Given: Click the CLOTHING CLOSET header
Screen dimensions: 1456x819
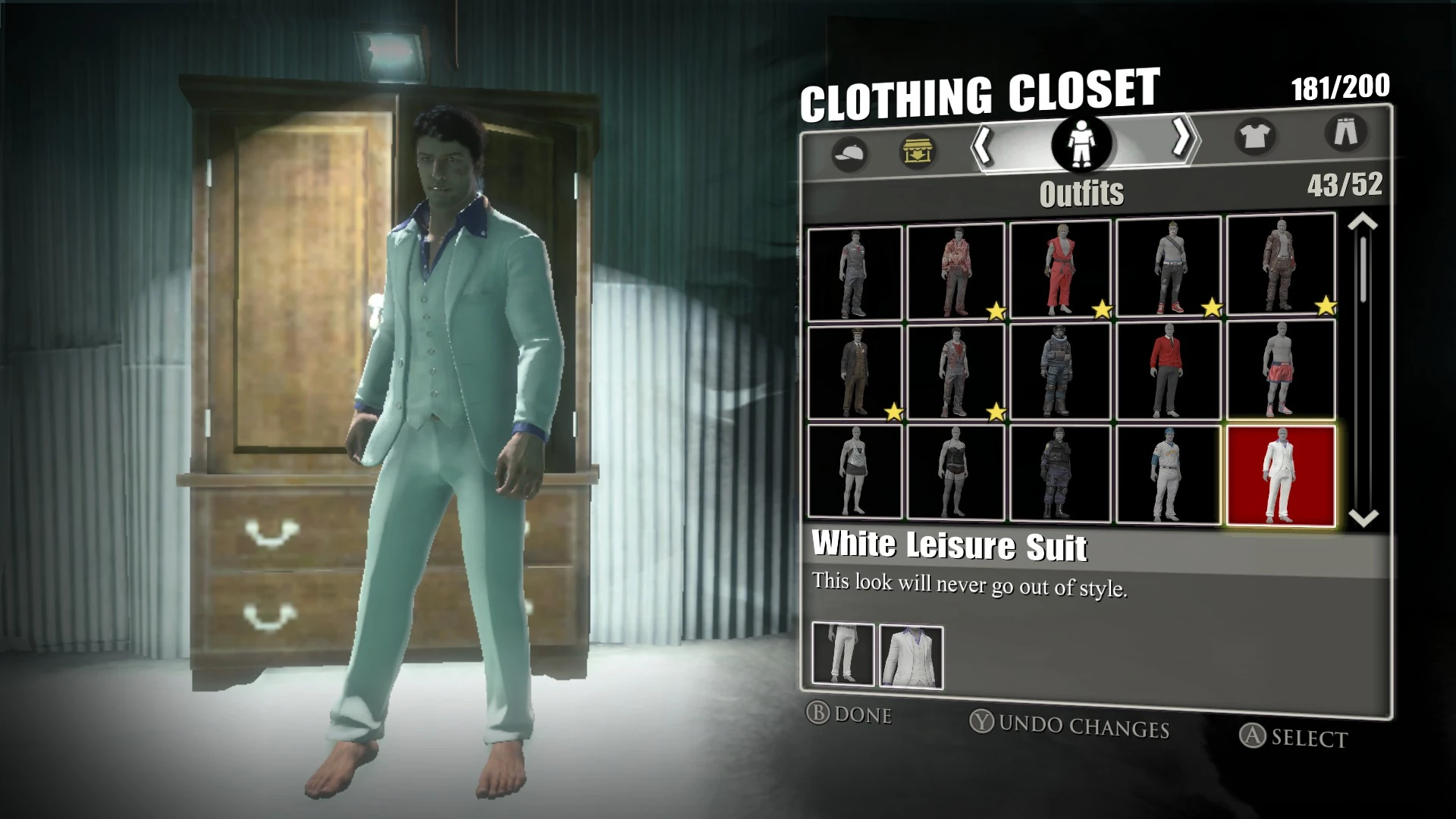Looking at the screenshot, I should [981, 91].
